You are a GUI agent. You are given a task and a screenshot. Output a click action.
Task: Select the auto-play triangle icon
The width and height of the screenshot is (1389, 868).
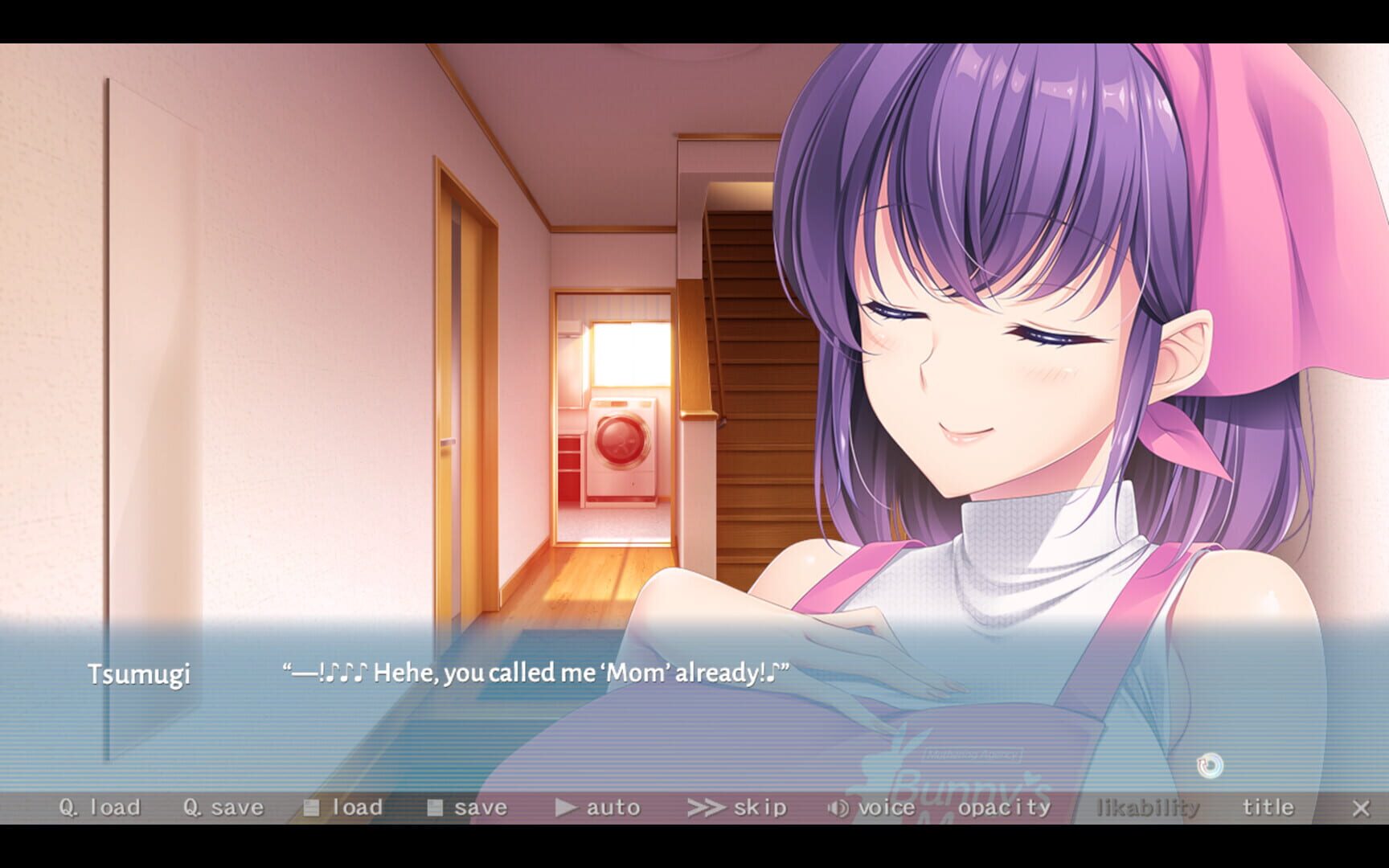click(567, 808)
